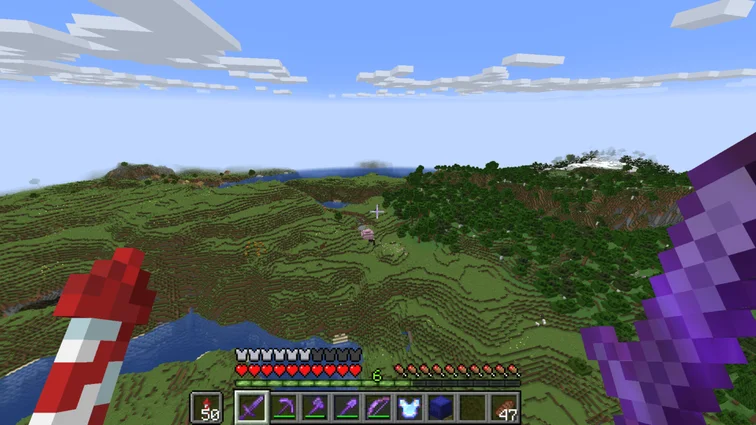This screenshot has width=756, height=425.
Task: Select the dark blue block slot
Action: coord(442,407)
